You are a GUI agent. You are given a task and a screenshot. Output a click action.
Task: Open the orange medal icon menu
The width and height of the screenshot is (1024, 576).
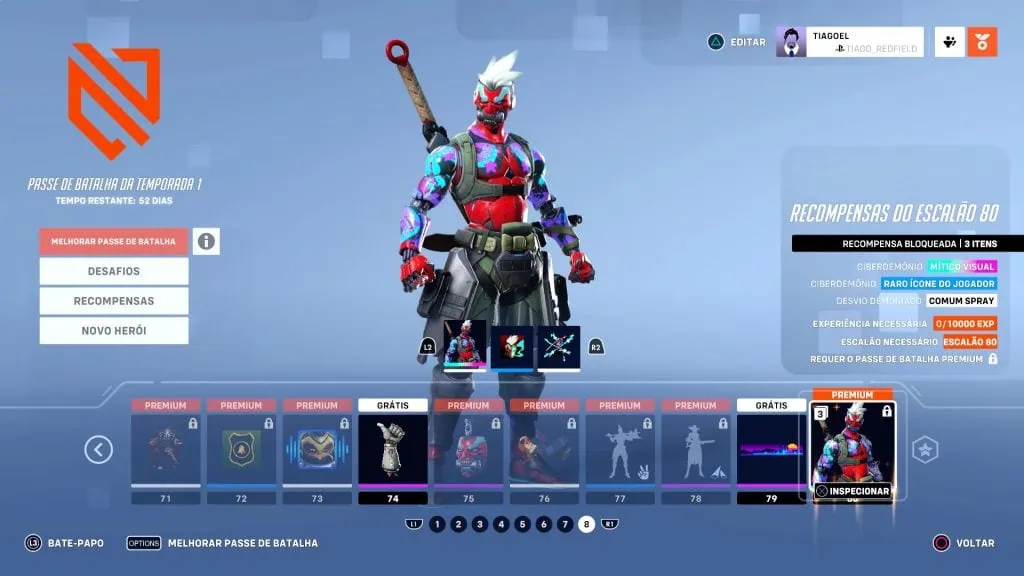982,42
